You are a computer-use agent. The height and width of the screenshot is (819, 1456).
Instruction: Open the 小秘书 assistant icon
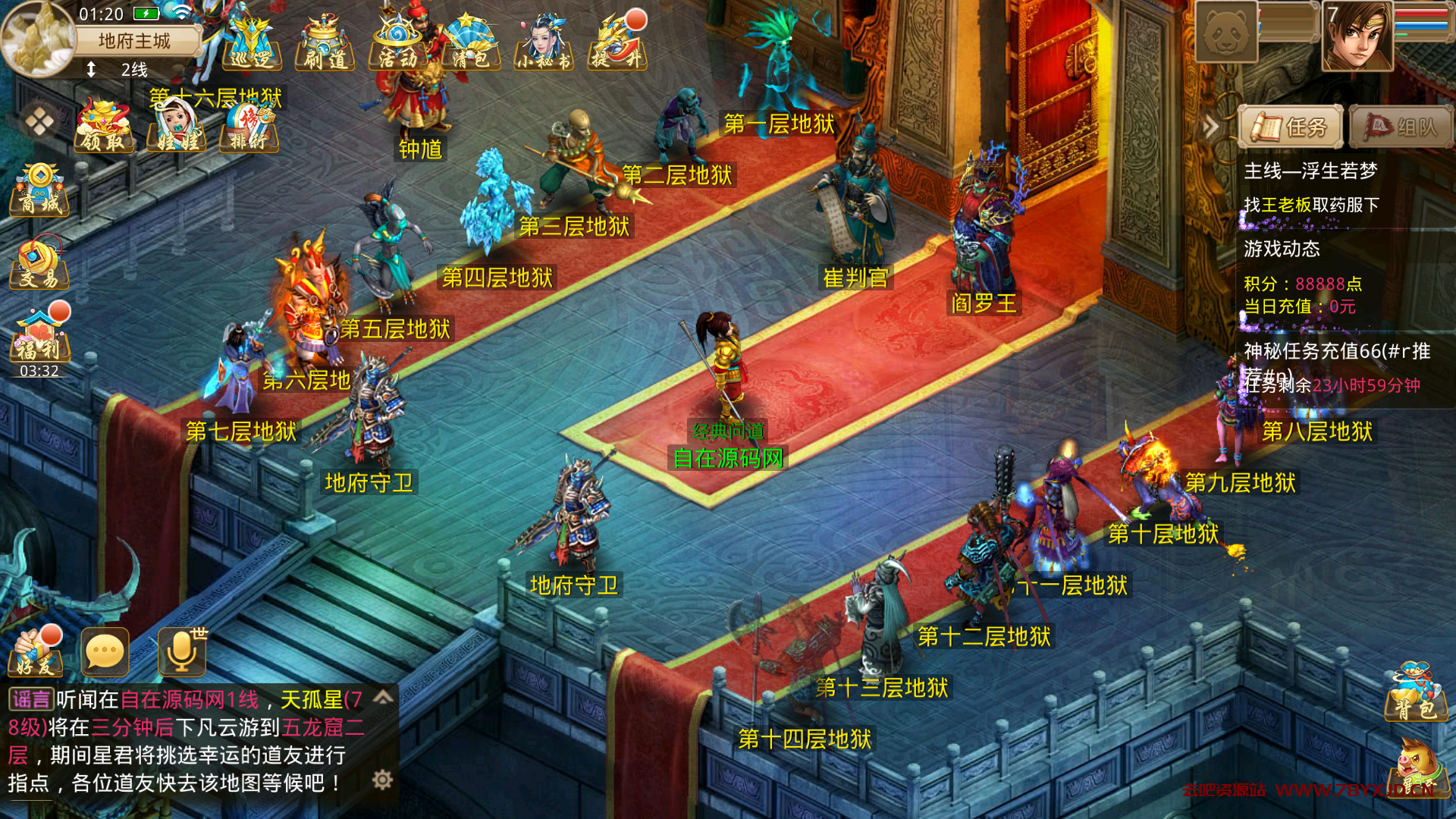tap(543, 44)
